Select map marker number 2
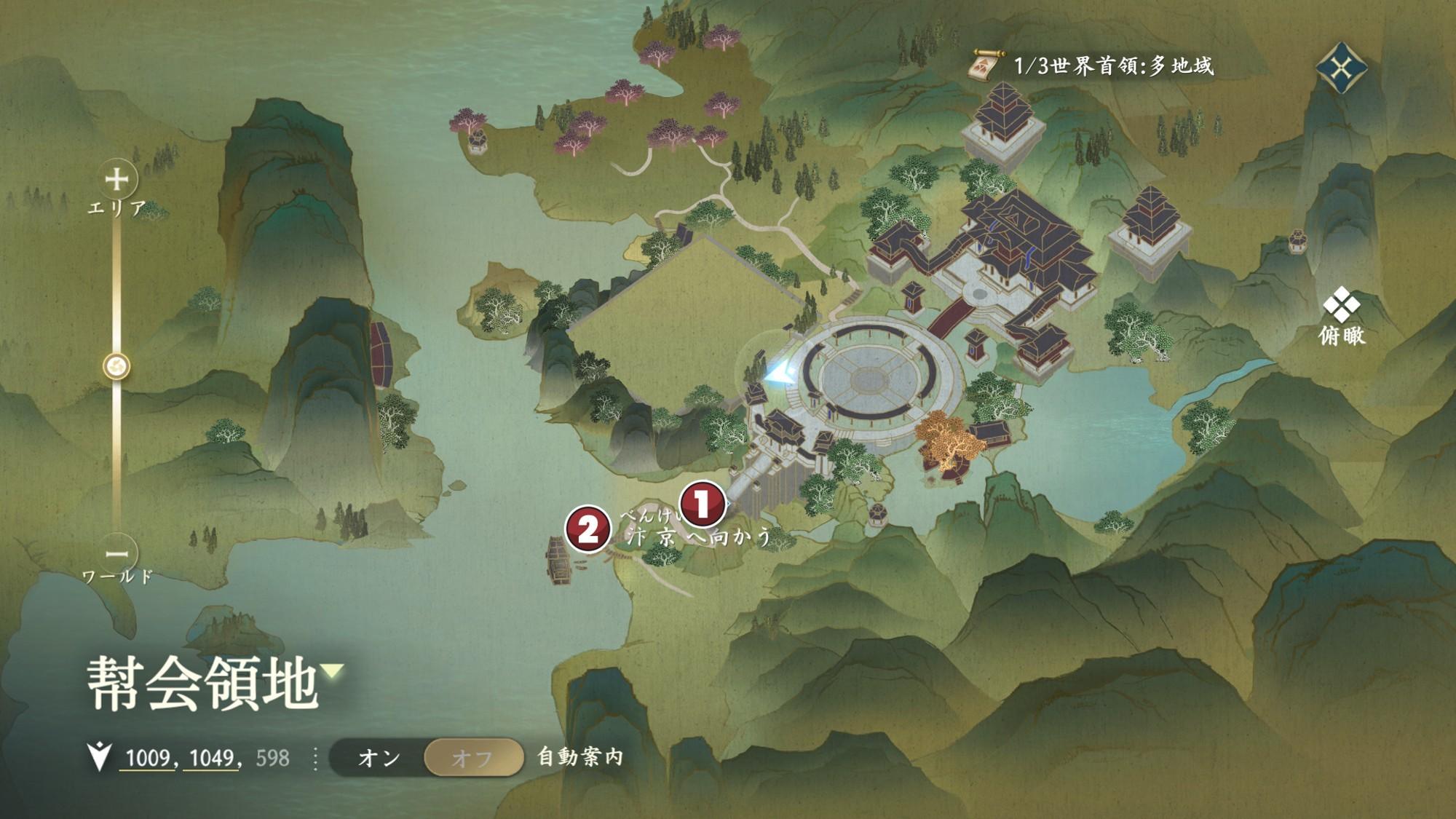 coord(587,529)
